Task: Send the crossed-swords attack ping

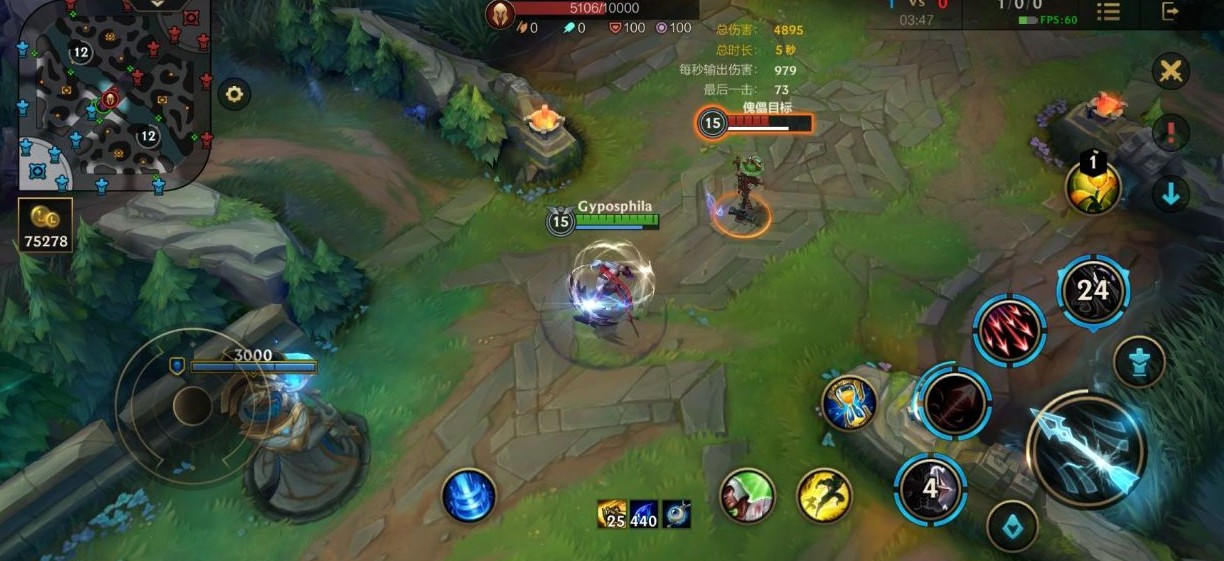Action: click(x=1170, y=72)
